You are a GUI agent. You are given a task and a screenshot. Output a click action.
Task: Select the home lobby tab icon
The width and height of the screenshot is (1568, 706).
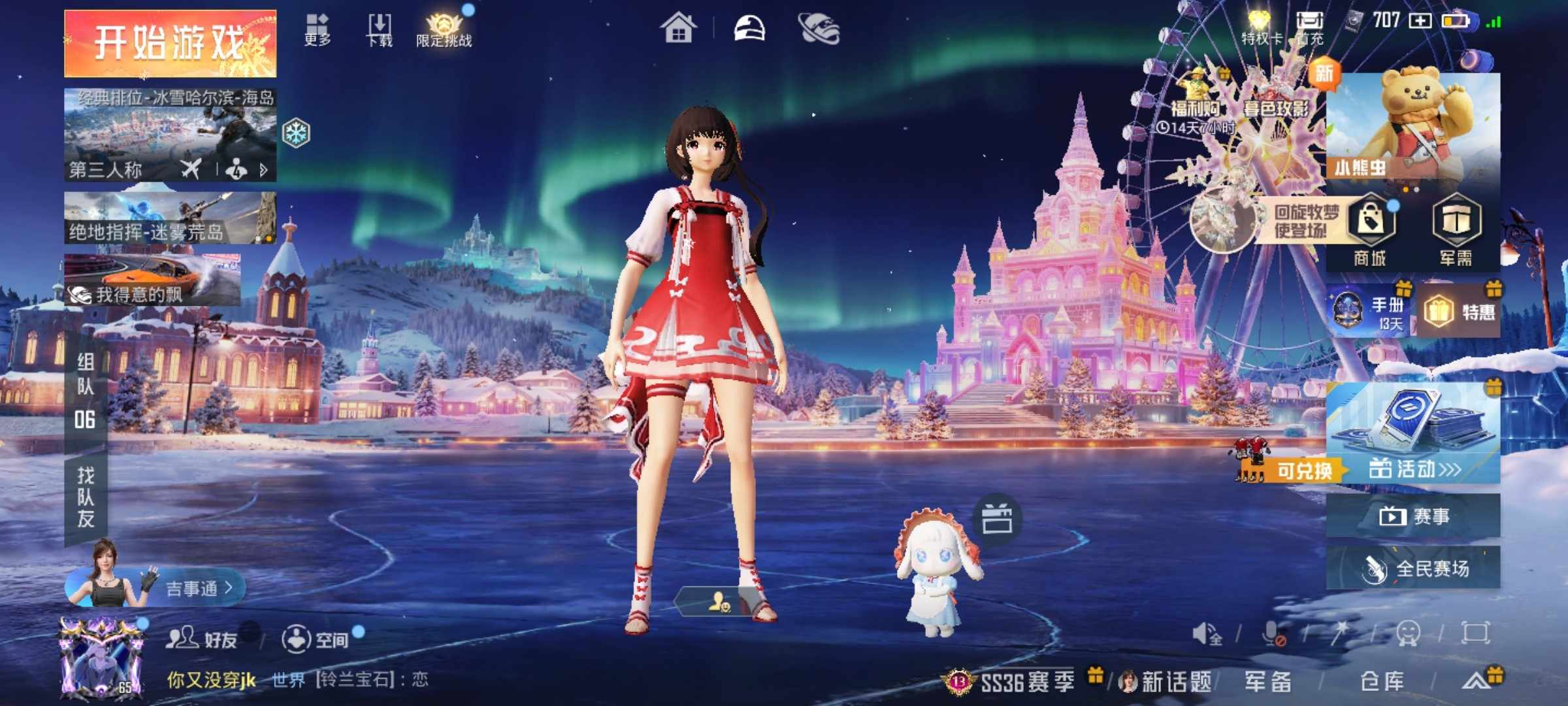[678, 29]
